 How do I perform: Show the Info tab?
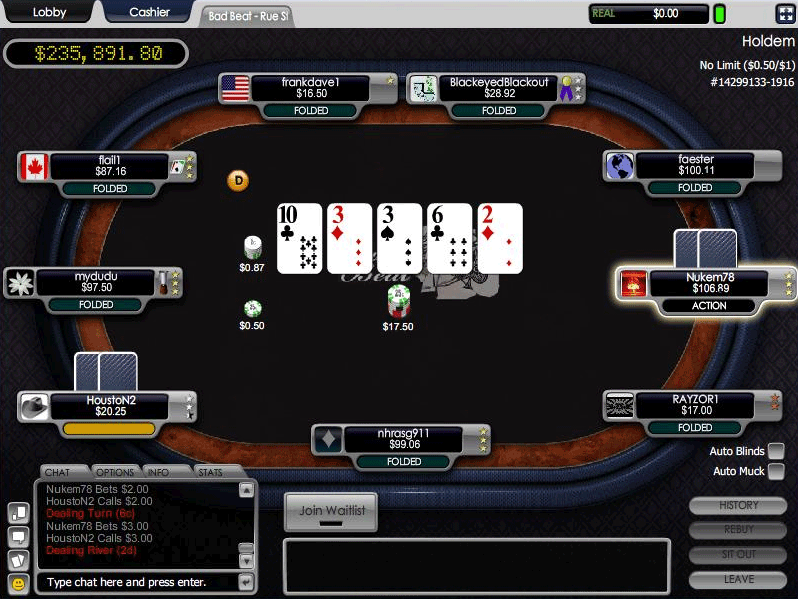pyautogui.click(x=165, y=471)
